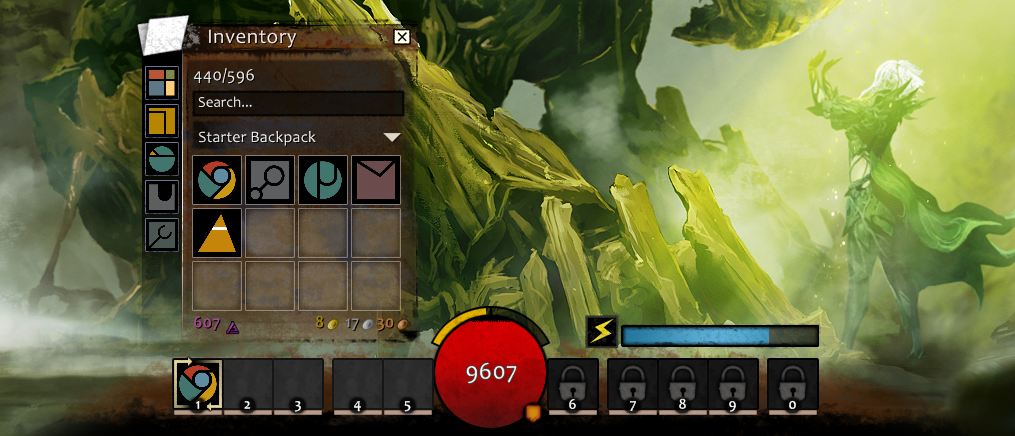This screenshot has height=436, width=1015.
Task: Click the inventory Search field
Action: click(298, 103)
